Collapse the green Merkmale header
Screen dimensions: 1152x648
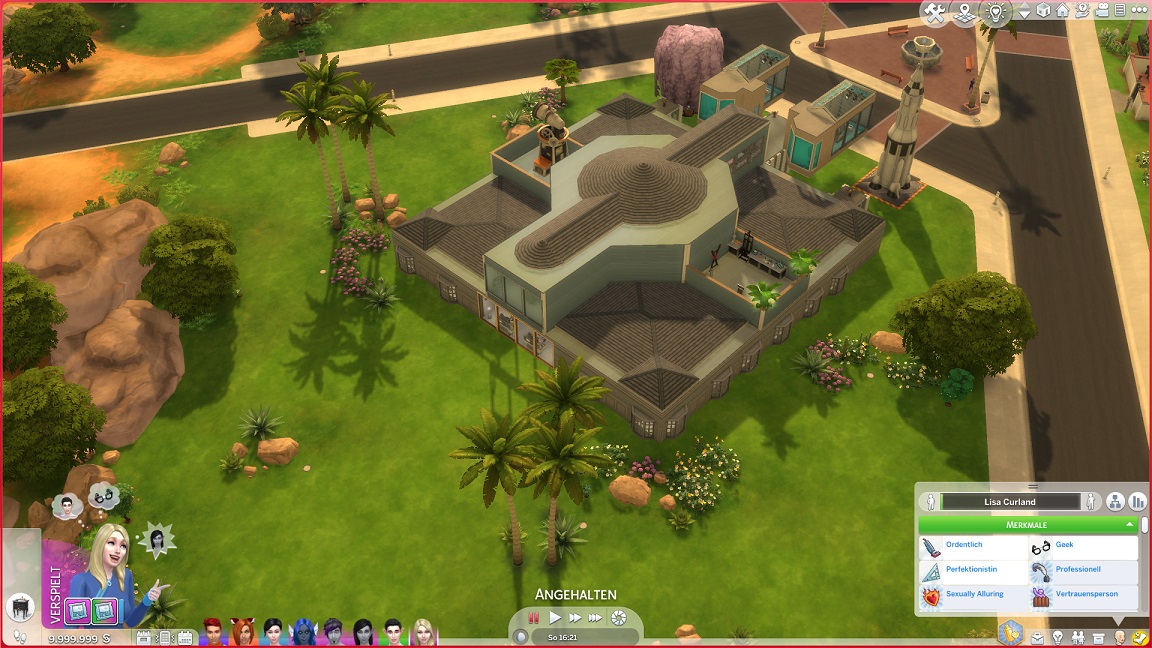pyautogui.click(x=1027, y=524)
